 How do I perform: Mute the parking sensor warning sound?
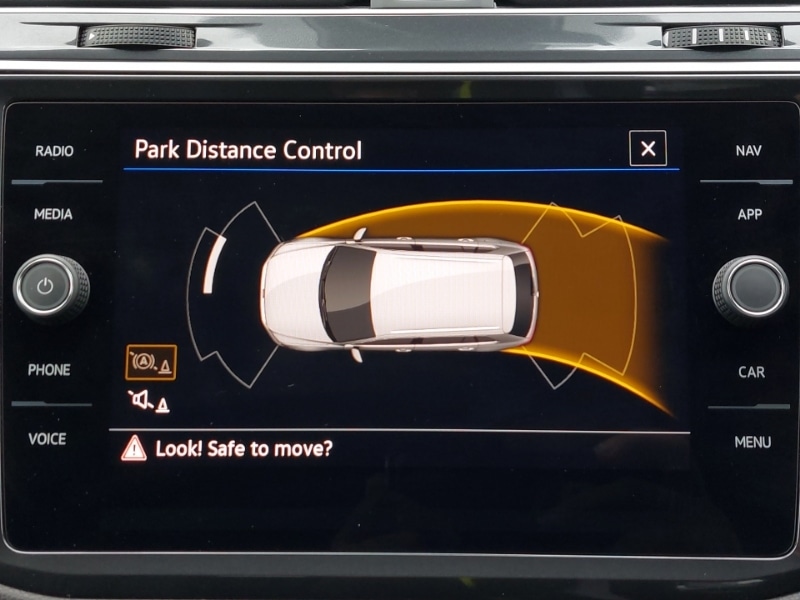[149, 402]
